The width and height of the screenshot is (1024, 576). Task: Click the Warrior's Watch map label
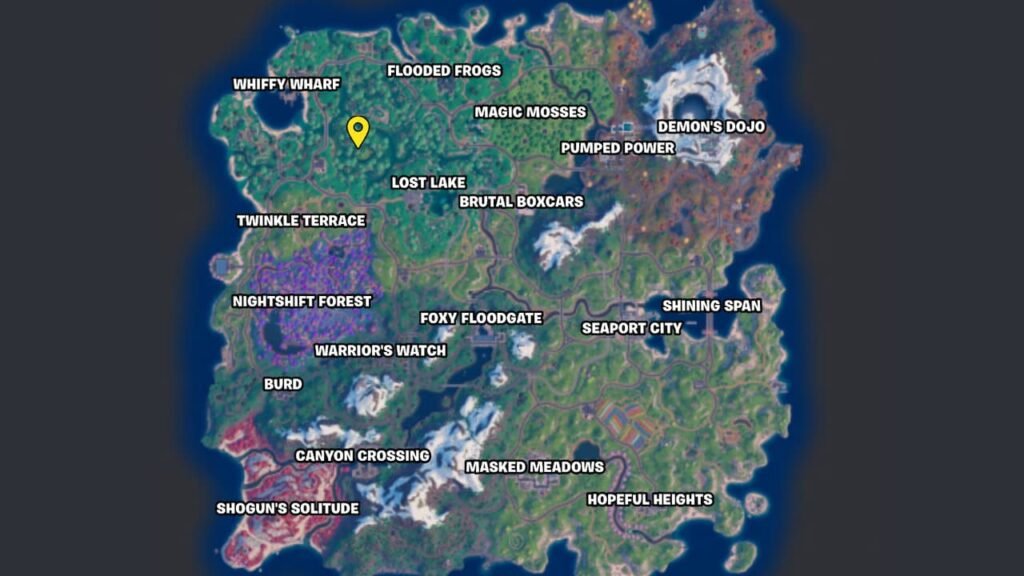coord(380,351)
